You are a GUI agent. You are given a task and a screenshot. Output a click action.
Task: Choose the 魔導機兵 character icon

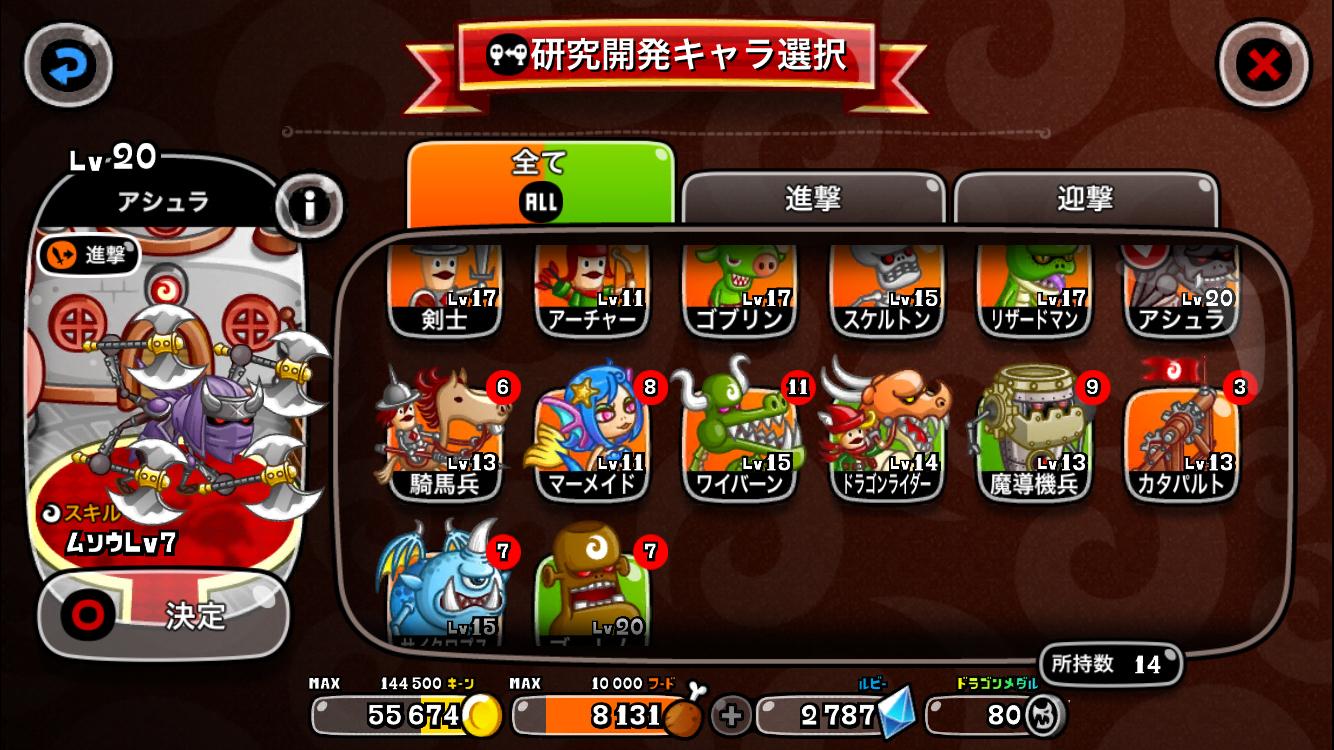pos(1033,435)
